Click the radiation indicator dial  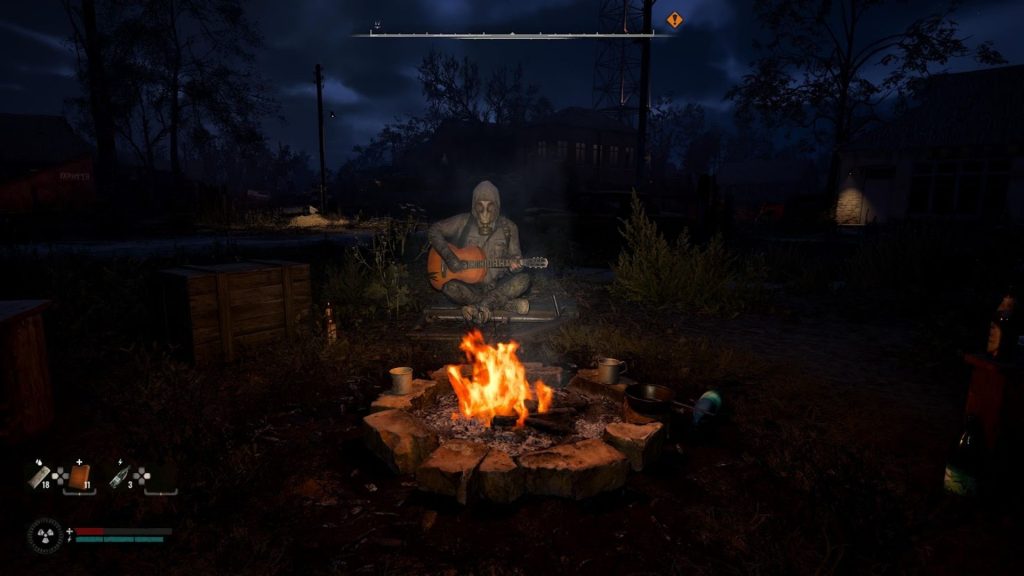[x=45, y=535]
